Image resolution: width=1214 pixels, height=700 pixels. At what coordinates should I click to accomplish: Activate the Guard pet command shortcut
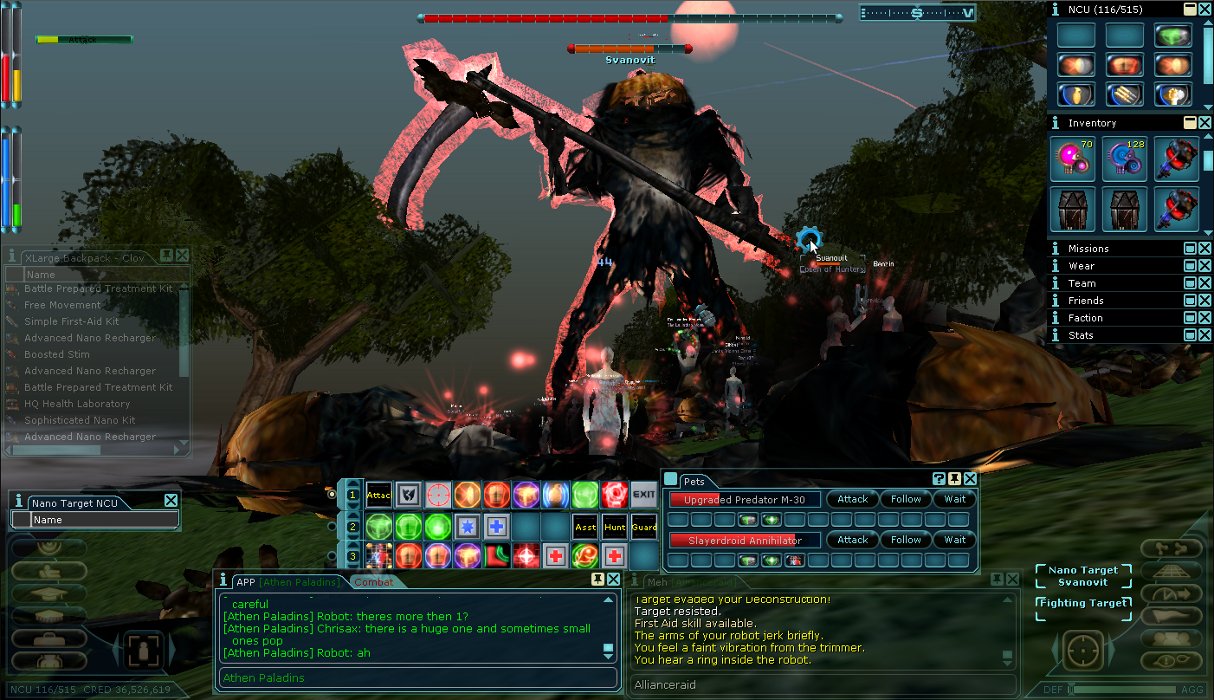pos(643,526)
